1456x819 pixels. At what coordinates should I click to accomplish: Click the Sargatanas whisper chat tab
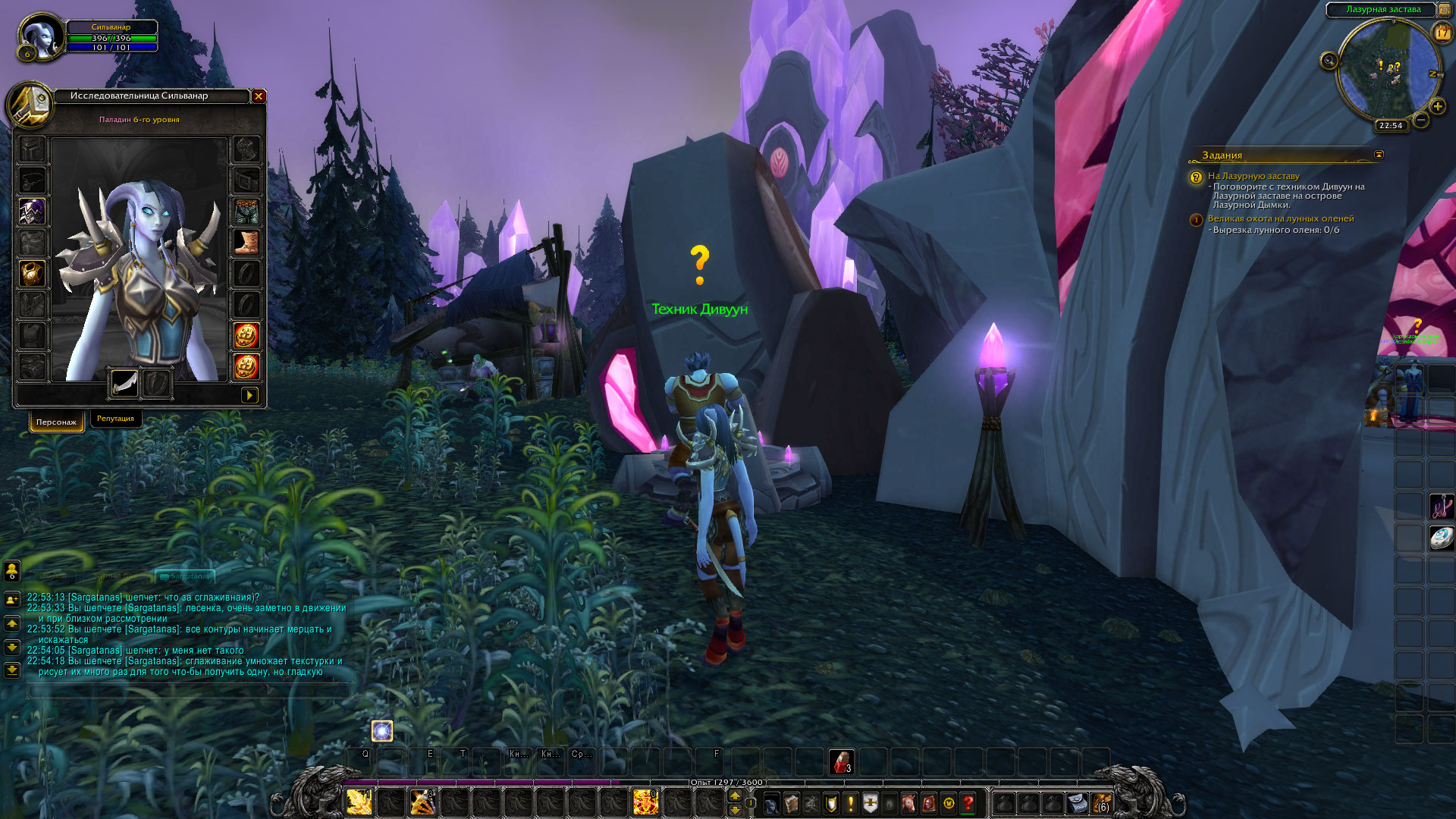pyautogui.click(x=186, y=576)
